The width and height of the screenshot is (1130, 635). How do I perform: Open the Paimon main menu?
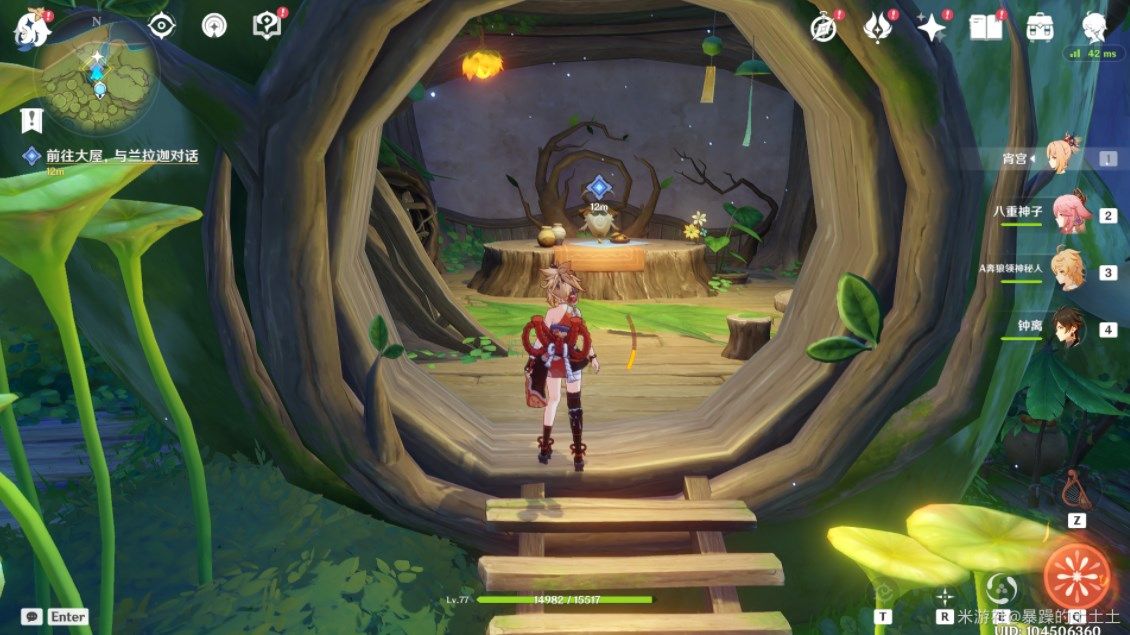[x=30, y=30]
